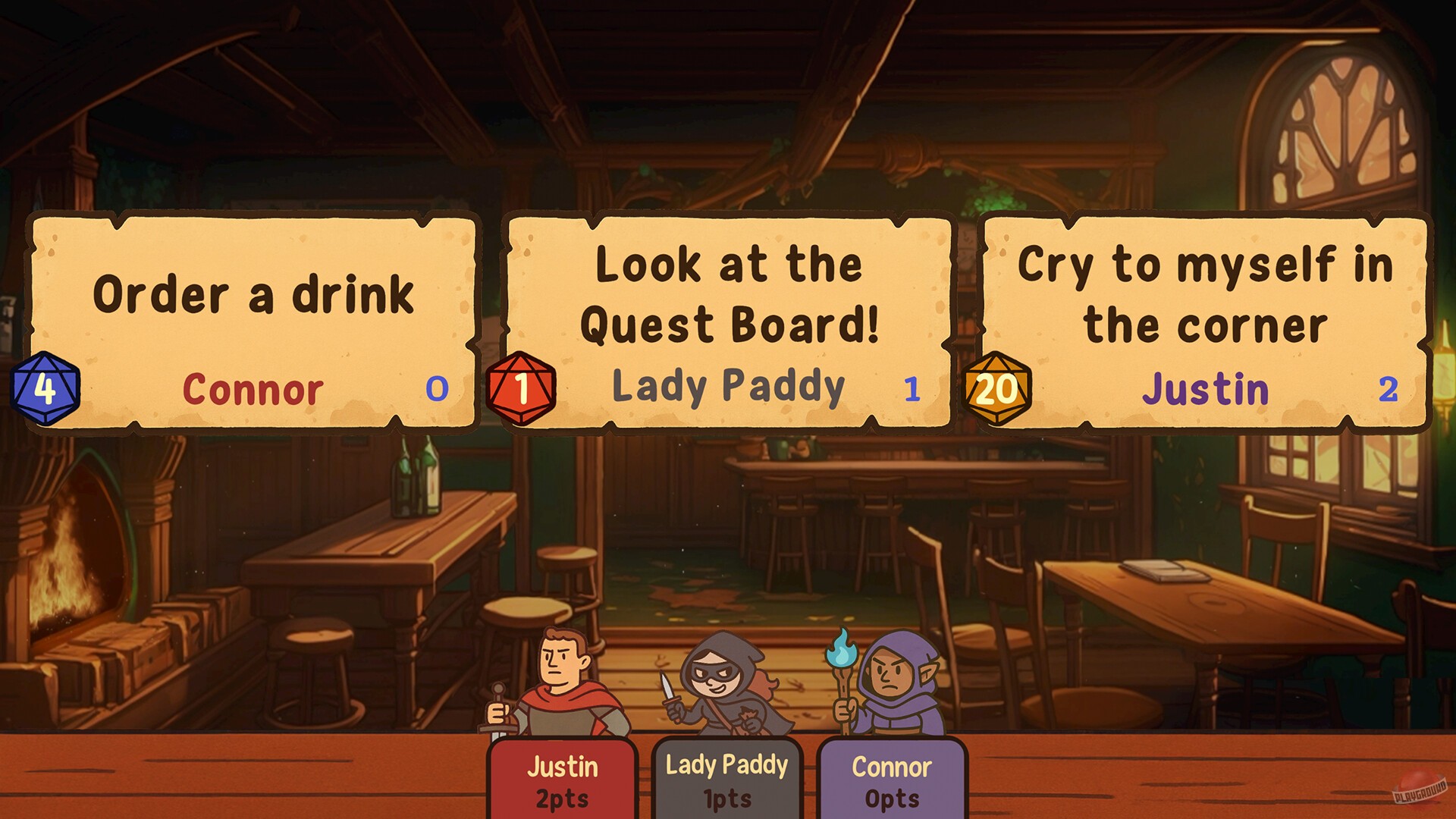Choose the 'Look at the Quest Board!' card
This screenshot has height=819, width=1456.
728,296
